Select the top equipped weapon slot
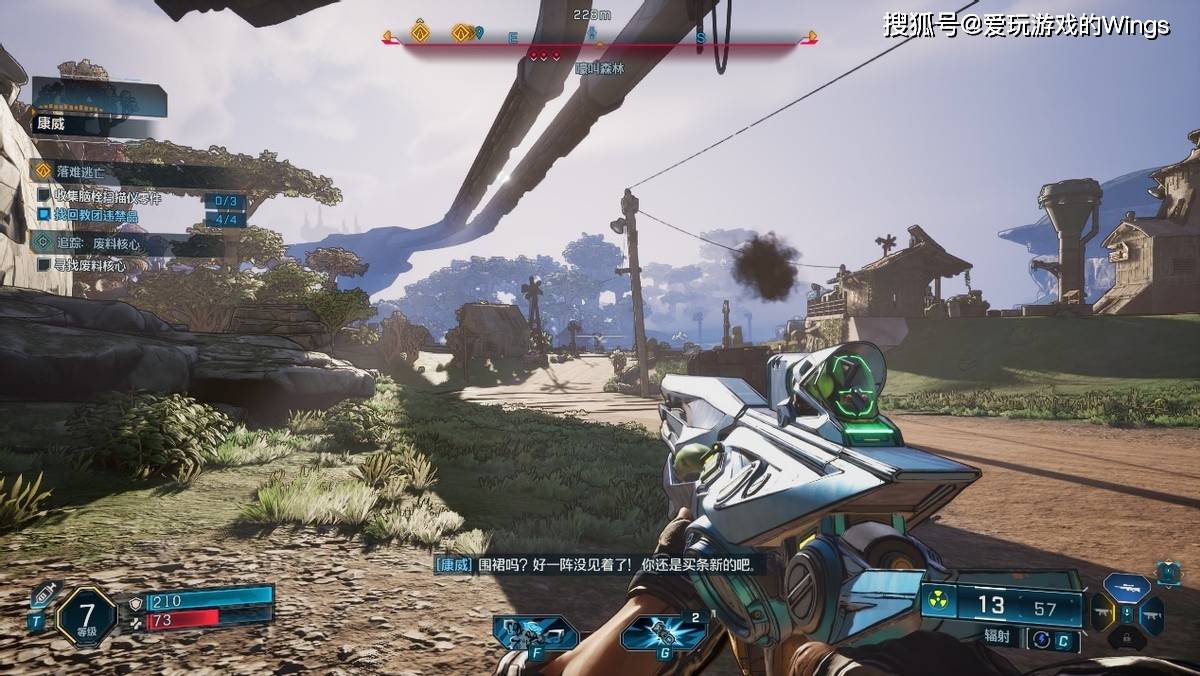The width and height of the screenshot is (1200, 676). [x=1127, y=588]
